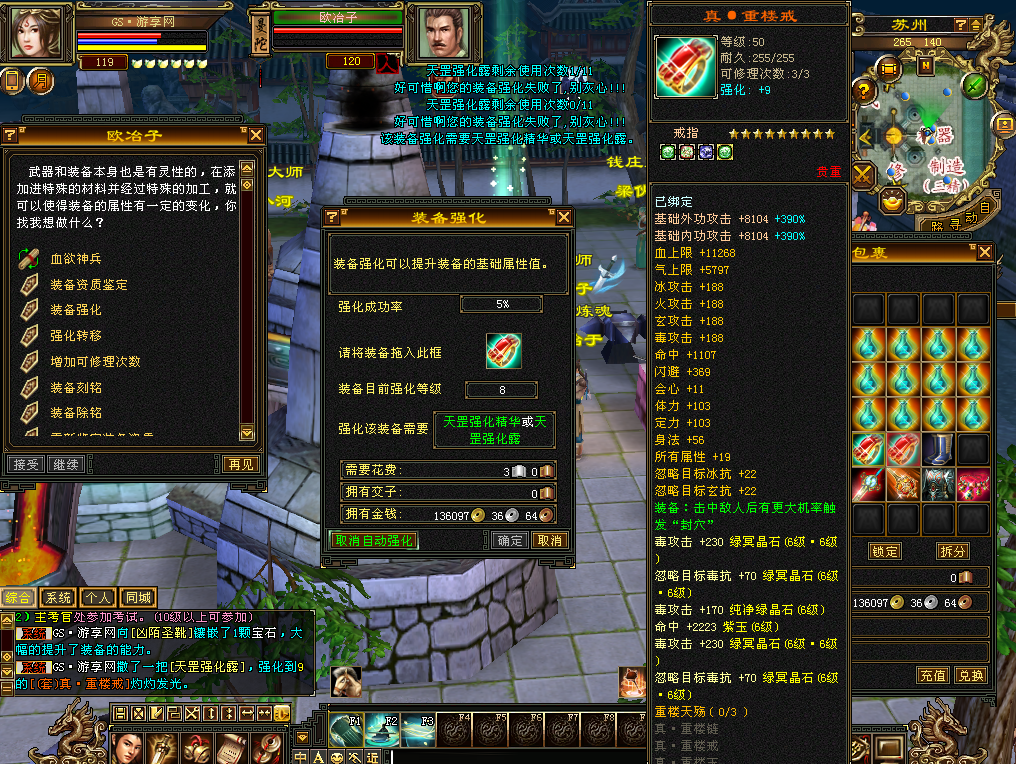Screen dimensions: 1016x764
Task: Click the 兑换 exchange button
Action: click(x=969, y=675)
